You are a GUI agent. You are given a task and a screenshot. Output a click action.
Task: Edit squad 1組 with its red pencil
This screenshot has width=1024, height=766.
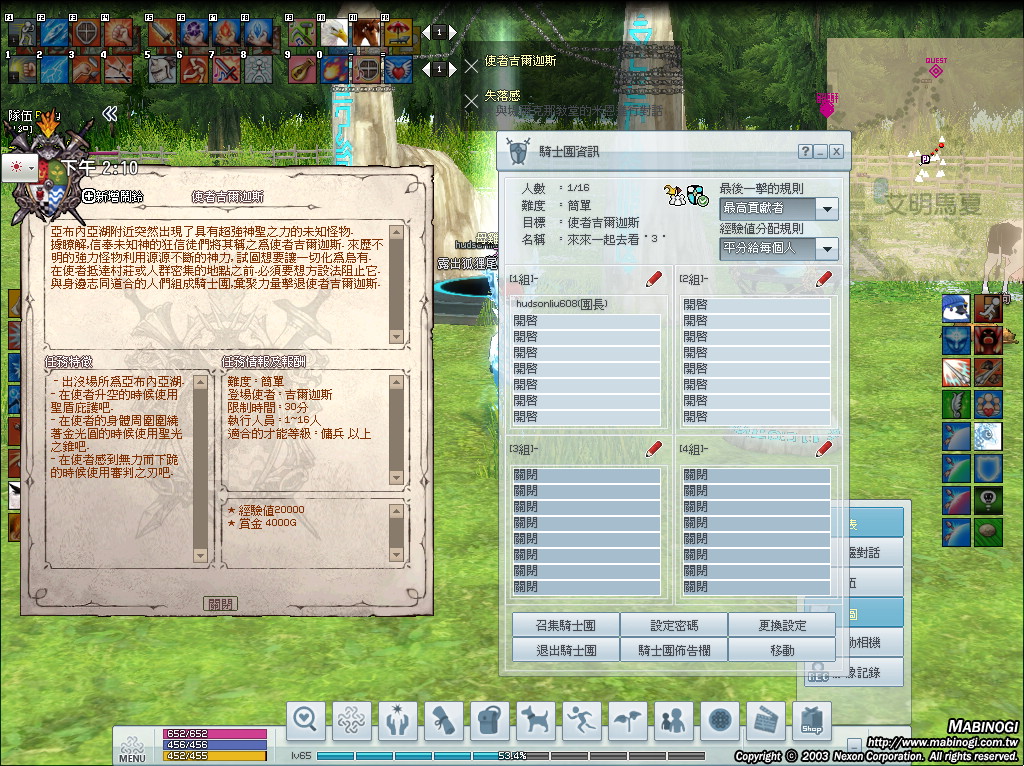[x=655, y=279]
